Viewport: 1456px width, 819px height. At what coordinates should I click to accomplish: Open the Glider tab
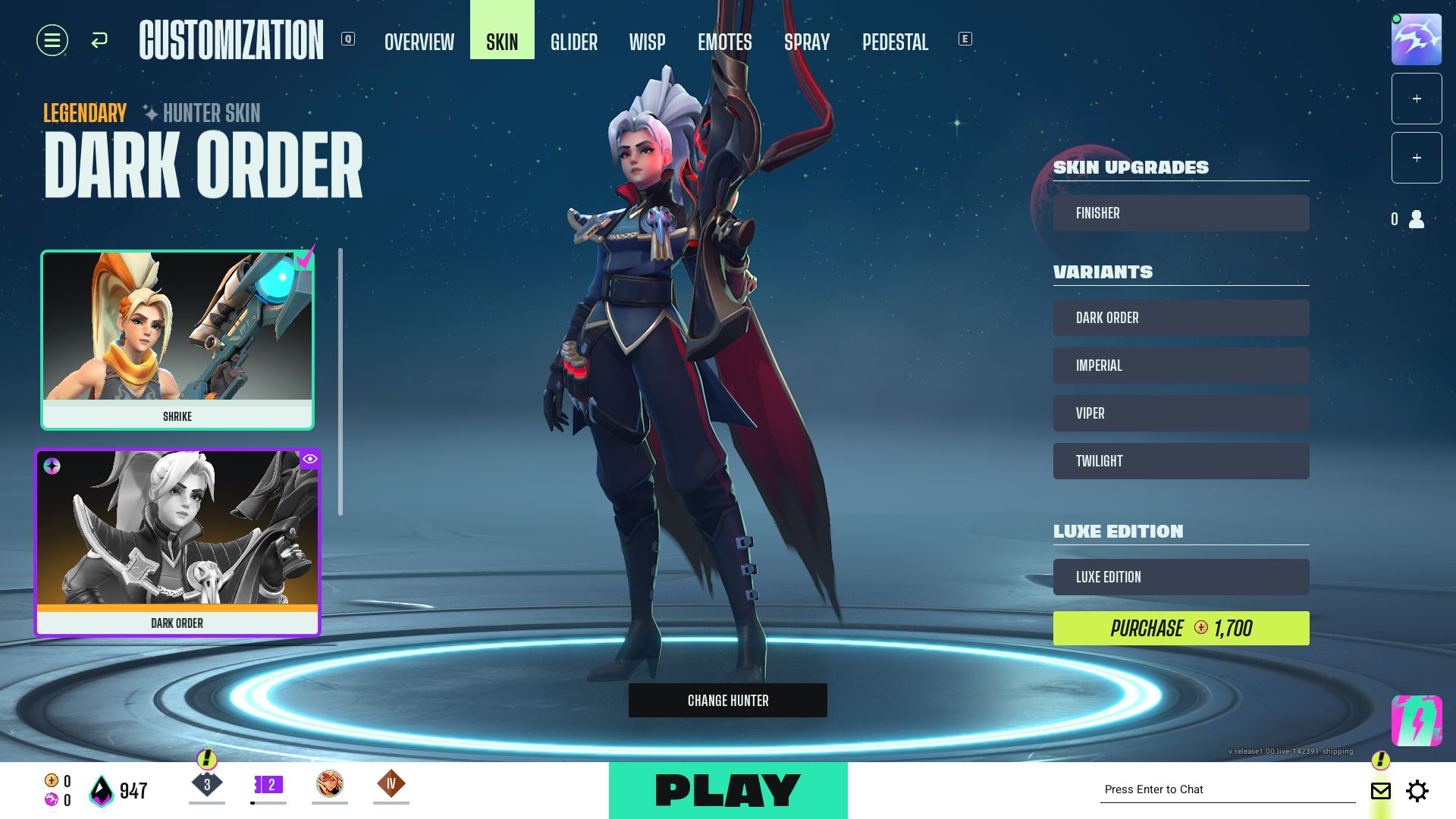tap(574, 42)
